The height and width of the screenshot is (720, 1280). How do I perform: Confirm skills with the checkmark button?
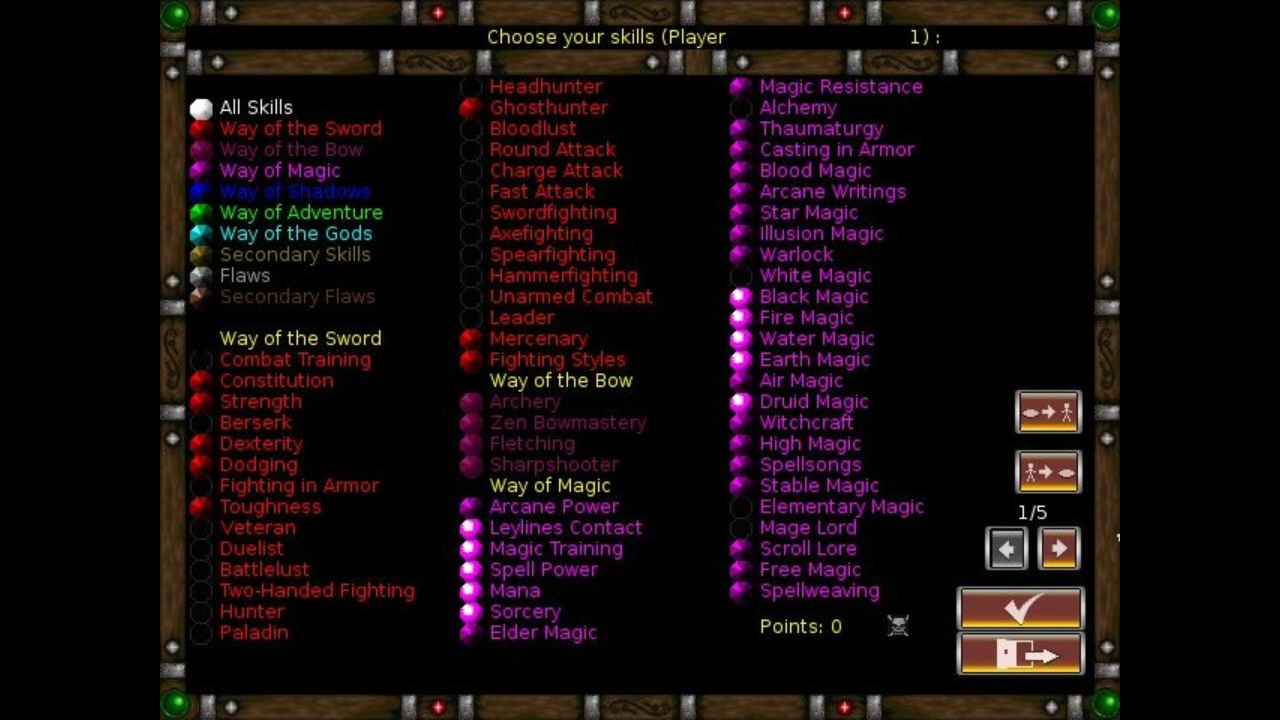tap(1019, 608)
